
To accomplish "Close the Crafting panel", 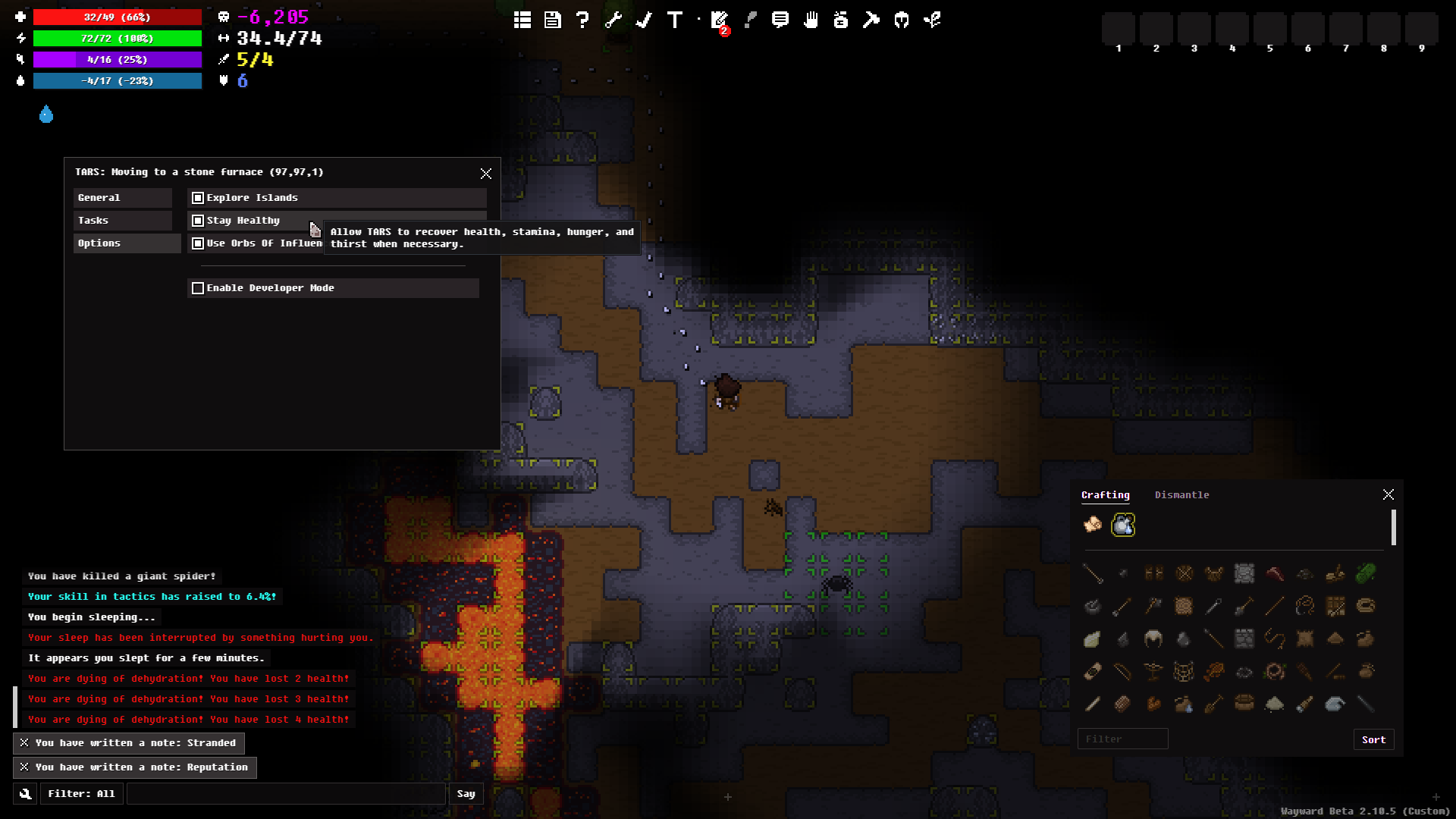I will [x=1389, y=494].
